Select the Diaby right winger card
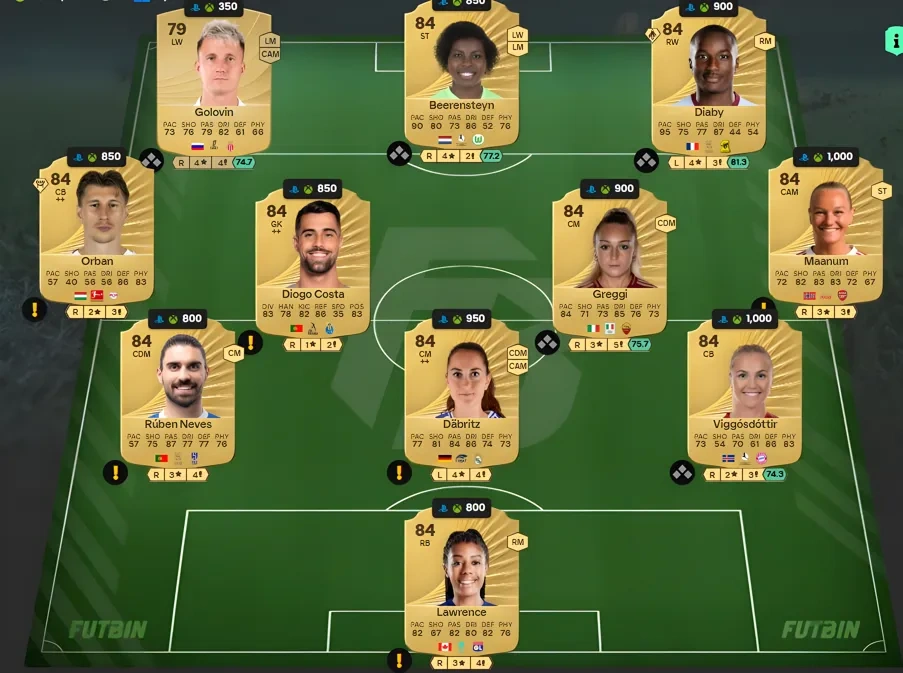The image size is (903, 673). tap(709, 80)
